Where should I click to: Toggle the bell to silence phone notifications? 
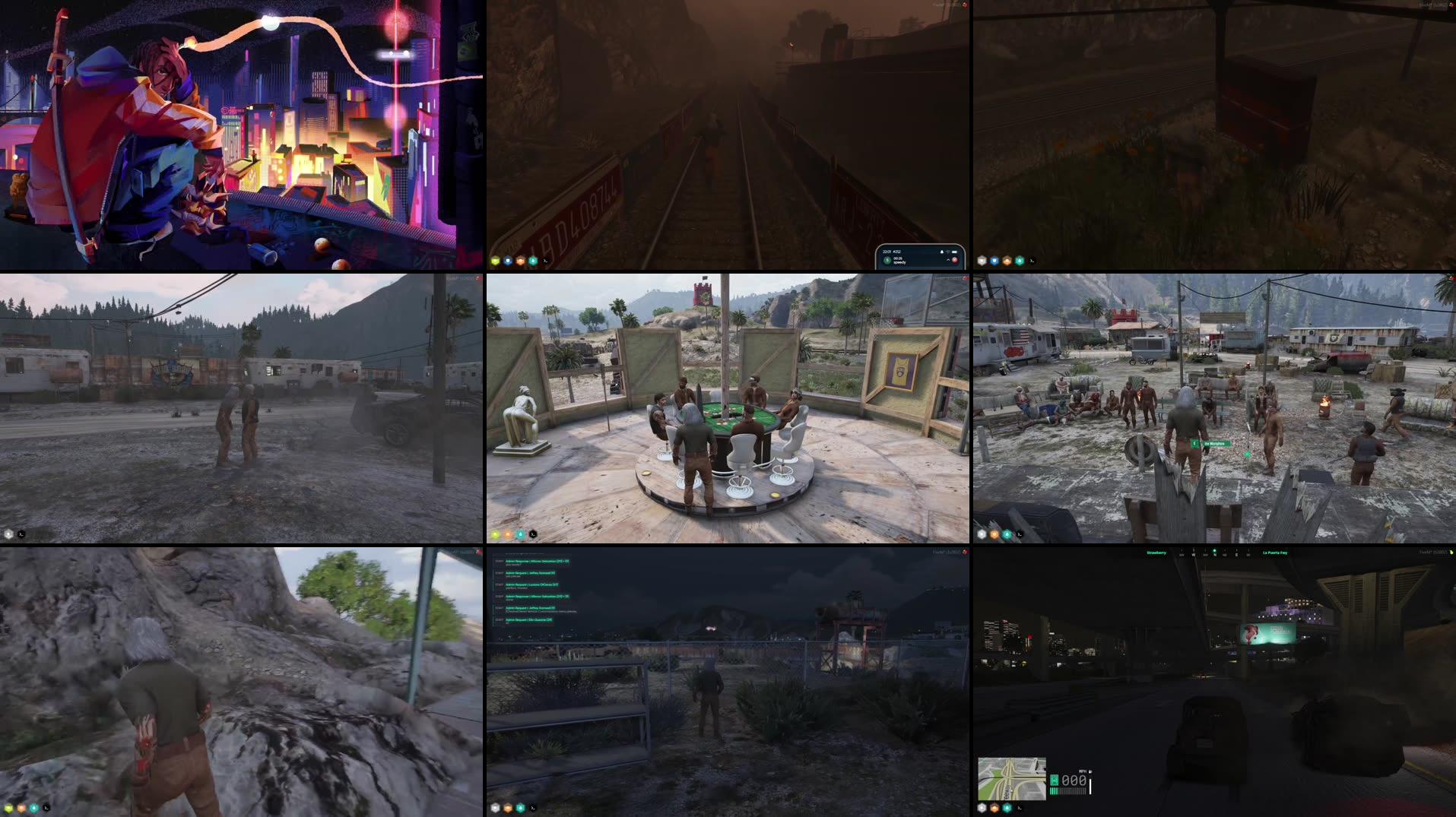click(942, 252)
